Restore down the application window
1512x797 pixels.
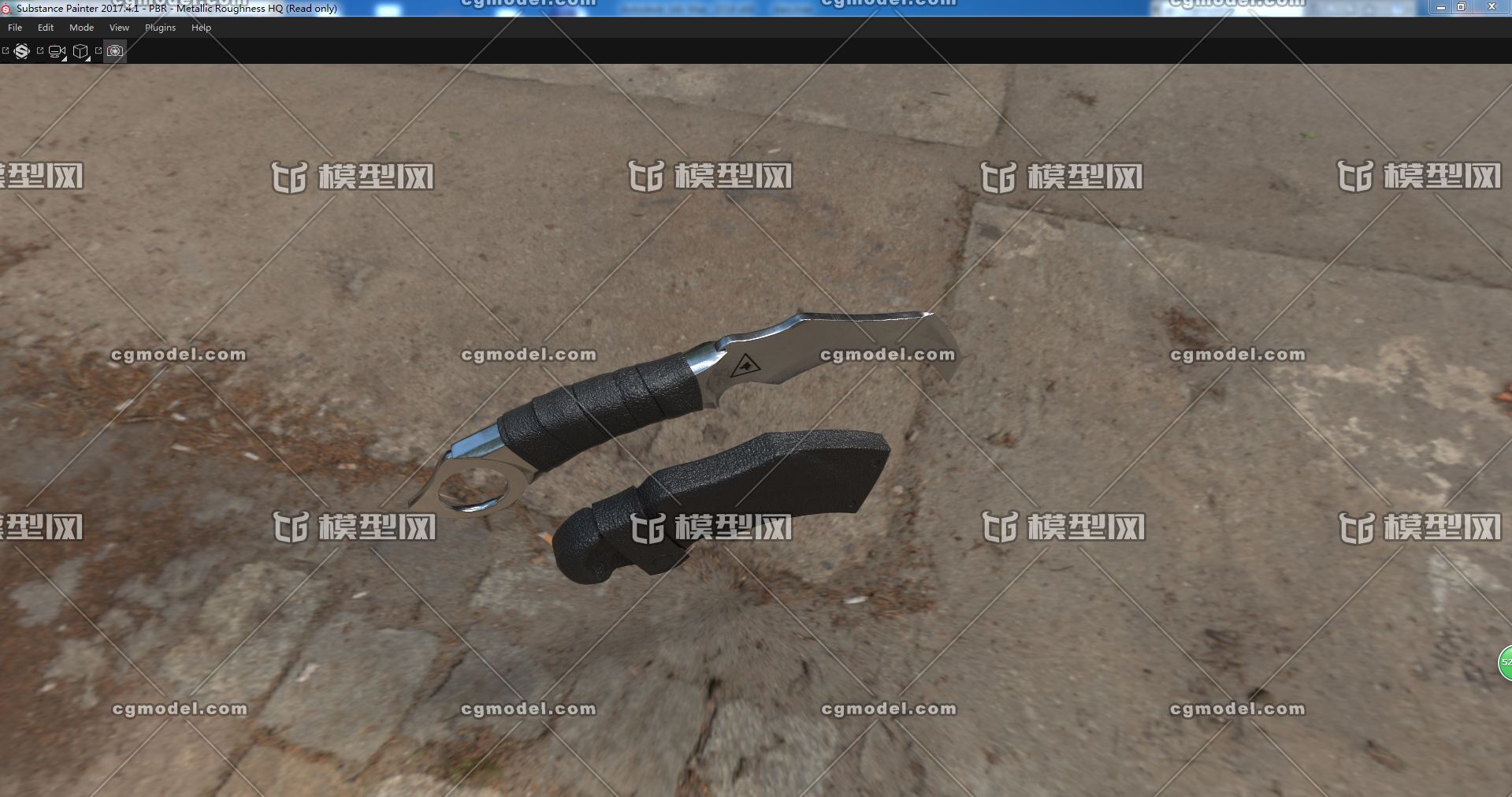[x=1462, y=7]
